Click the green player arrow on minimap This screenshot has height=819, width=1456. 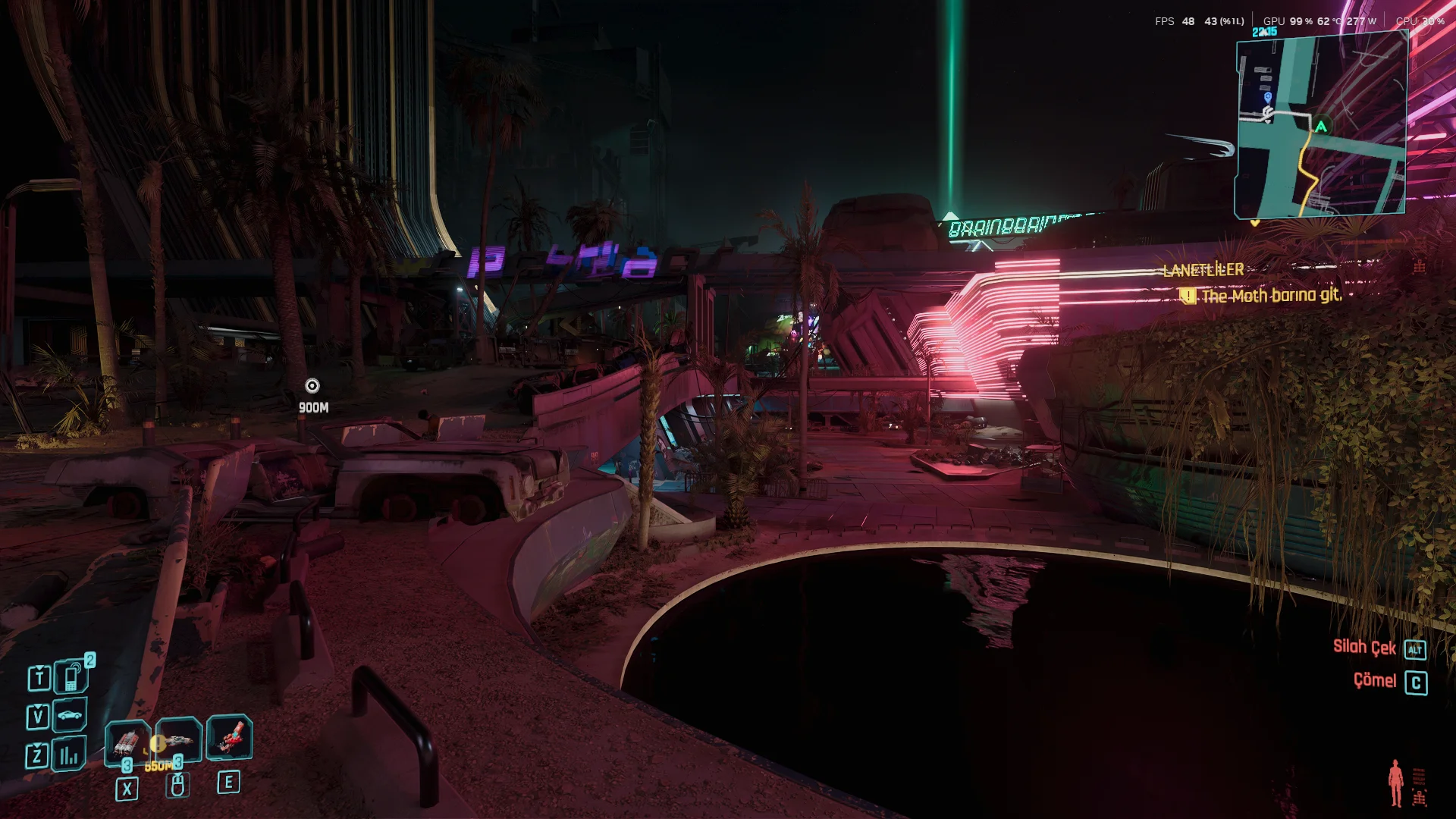1321,127
